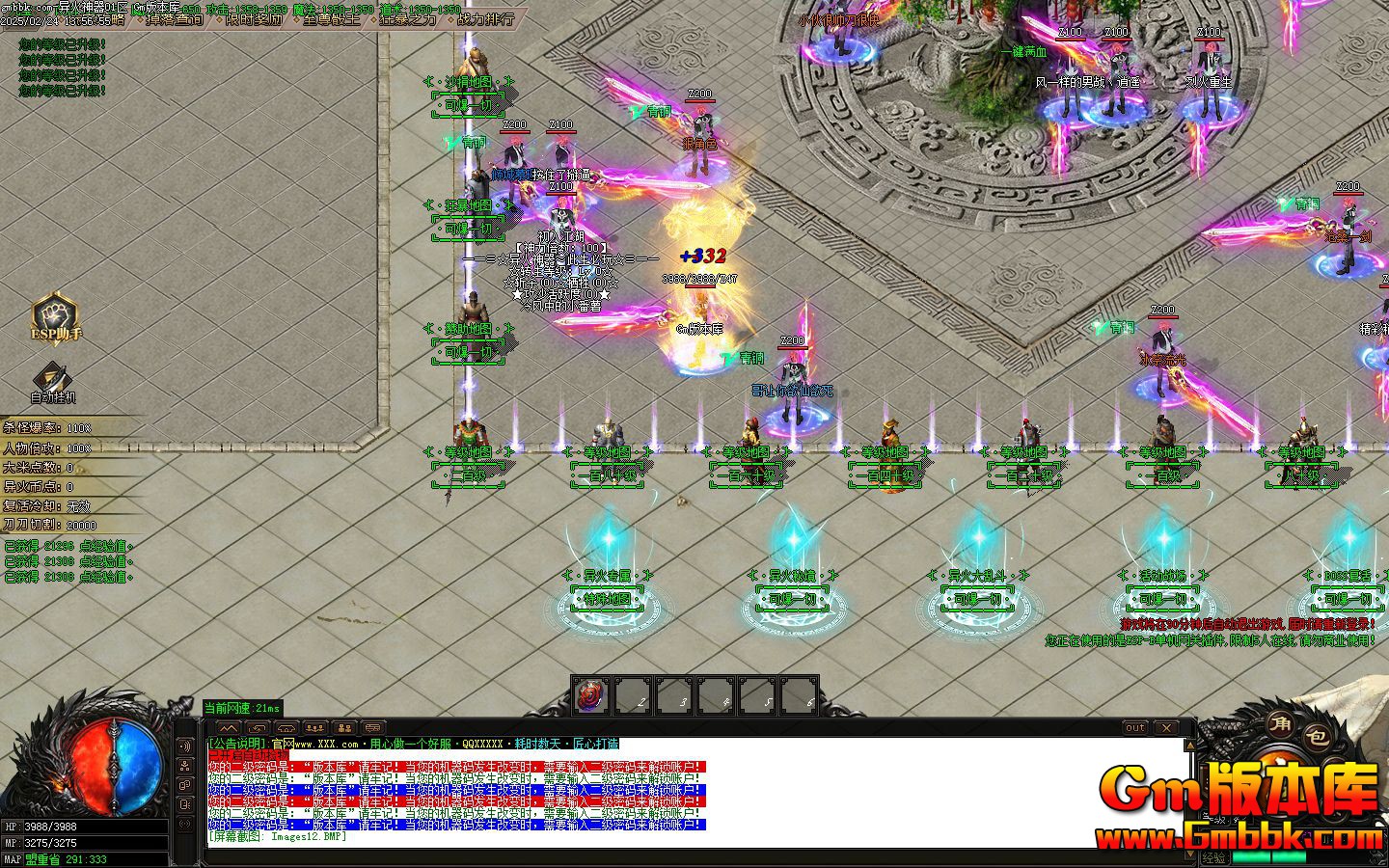Collapse chat with the ∧∧ arrow button
This screenshot has width=1389, height=868.
tap(229, 728)
